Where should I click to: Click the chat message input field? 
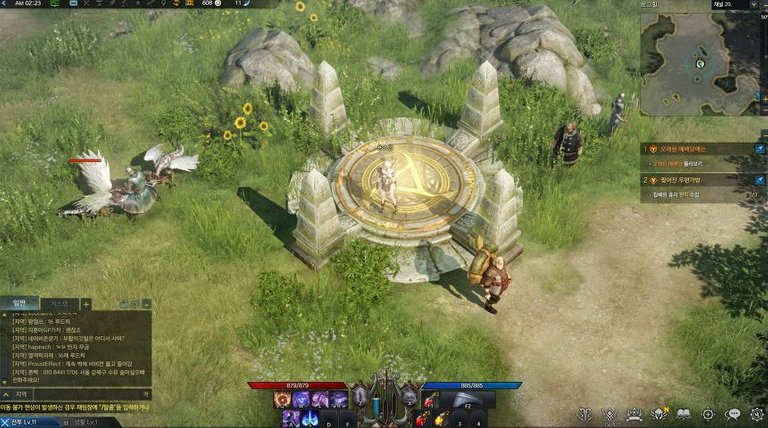click(x=90, y=395)
